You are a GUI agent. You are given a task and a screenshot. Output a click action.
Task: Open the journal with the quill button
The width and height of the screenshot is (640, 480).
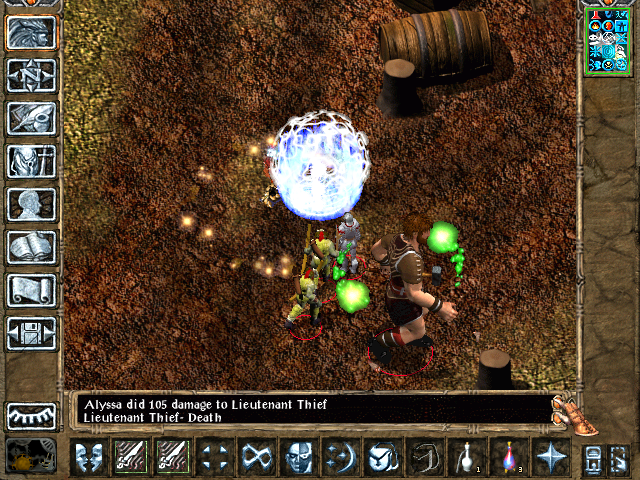pyautogui.click(x=31, y=118)
